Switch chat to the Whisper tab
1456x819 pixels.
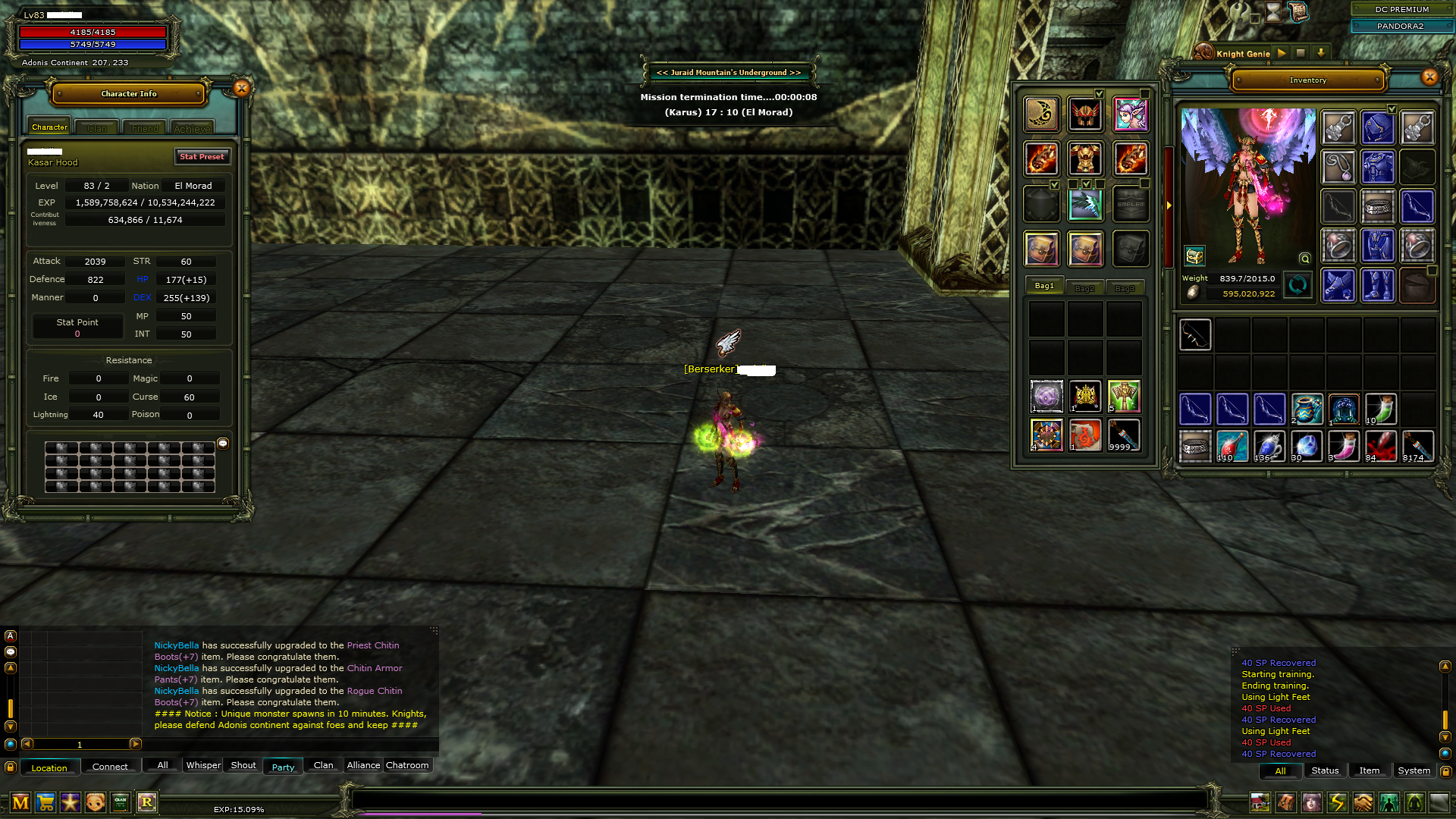(203, 765)
